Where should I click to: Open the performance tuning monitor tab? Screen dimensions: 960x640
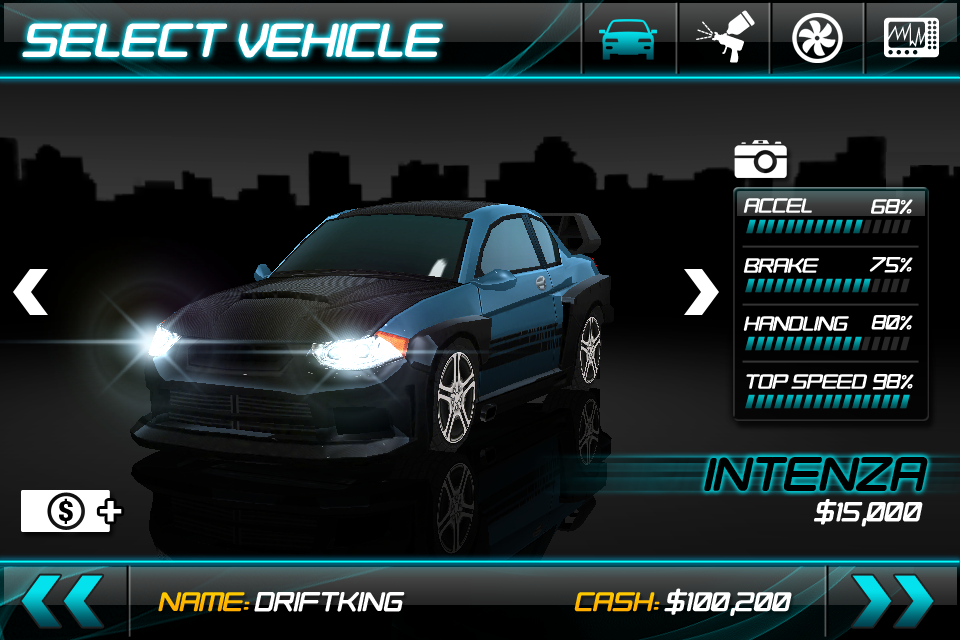pyautogui.click(x=911, y=38)
